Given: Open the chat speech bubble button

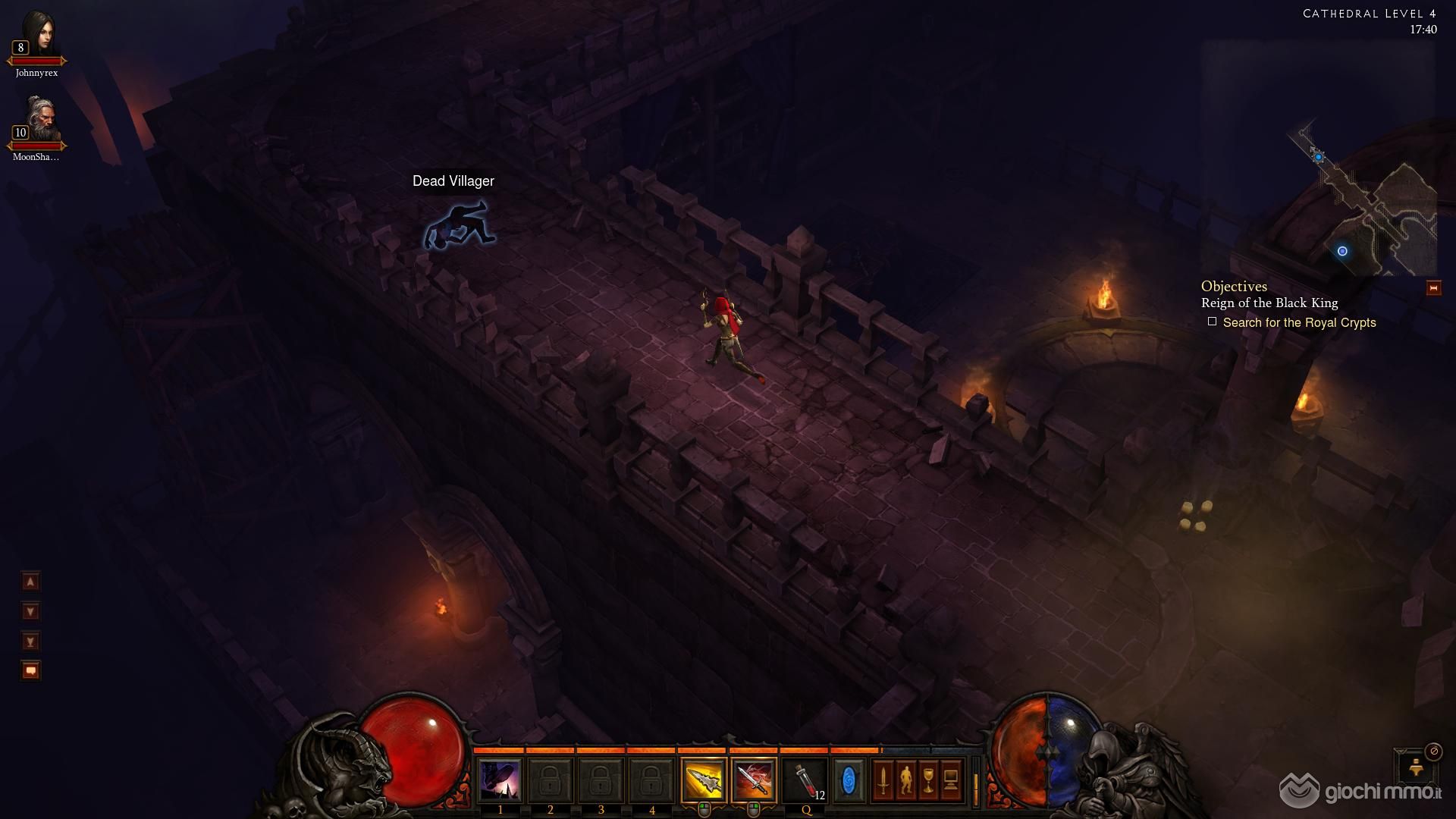Looking at the screenshot, I should pos(30,670).
